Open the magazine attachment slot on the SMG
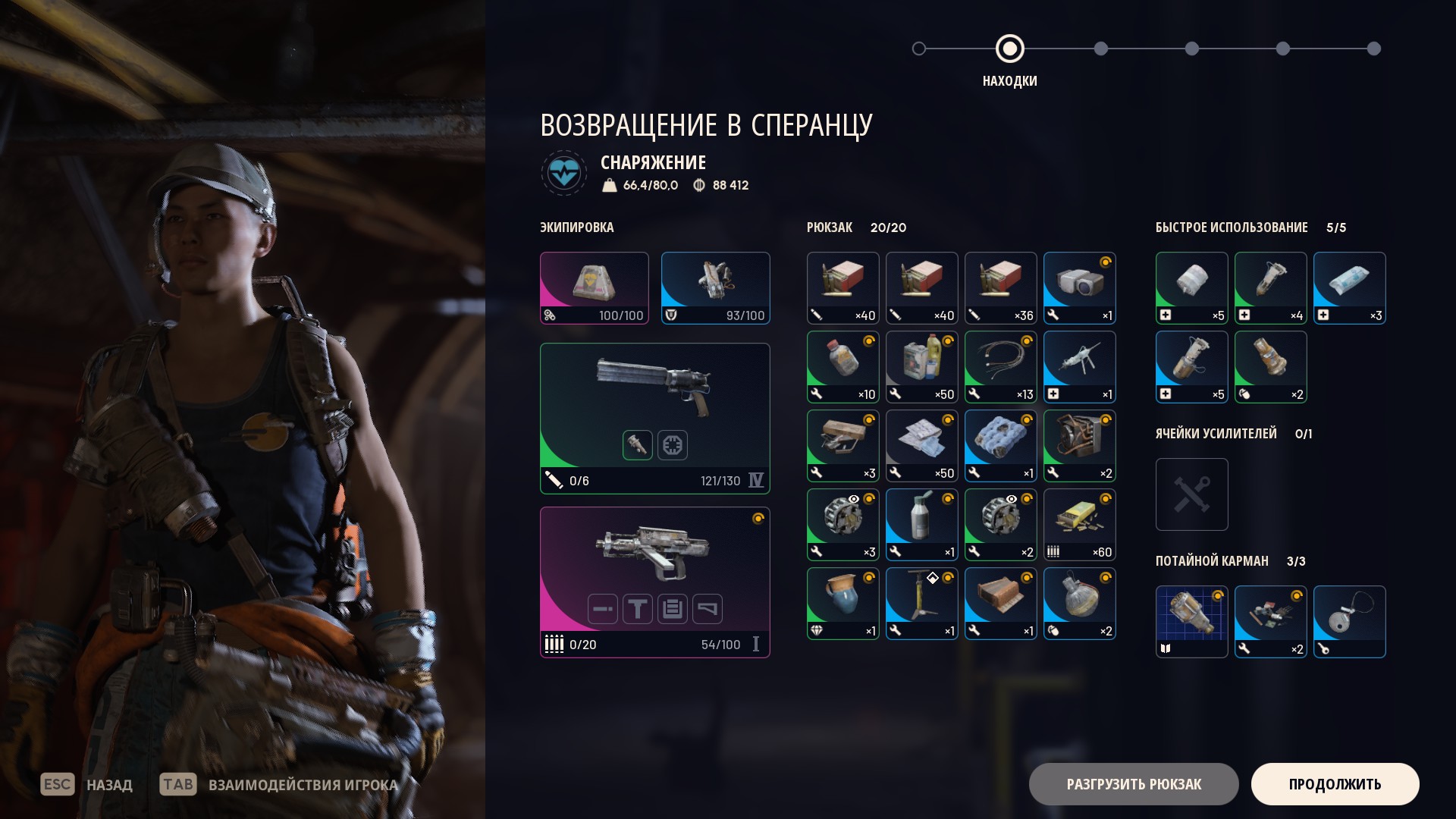This screenshot has width=1456, height=819. click(673, 609)
